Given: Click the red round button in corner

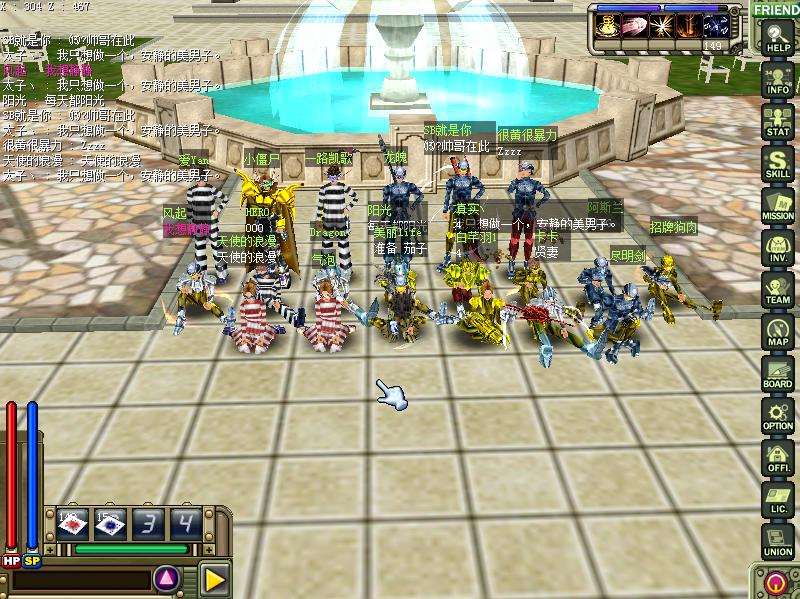Looking at the screenshot, I should pos(775,582).
